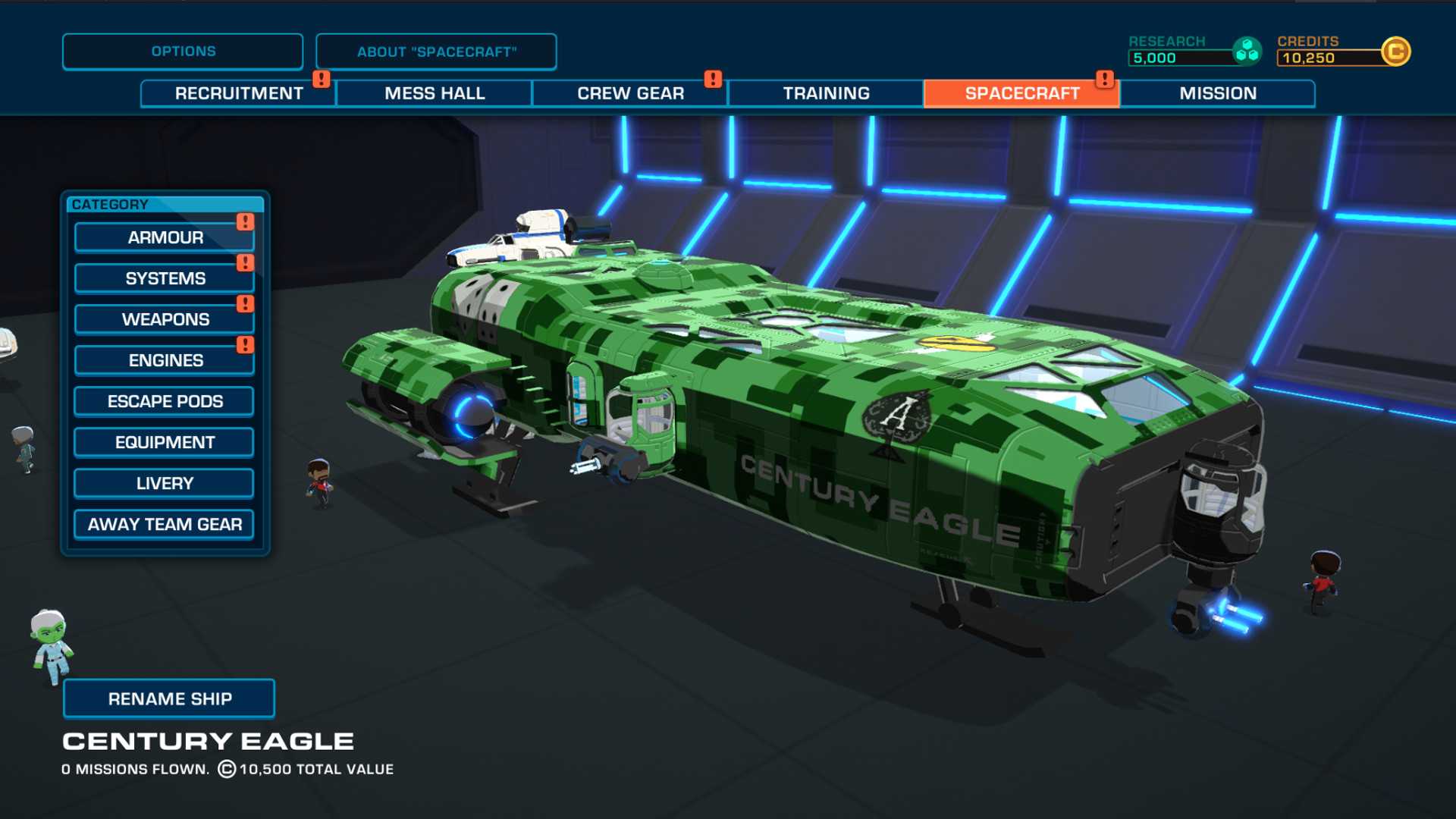The image size is (1456, 819).
Task: Click the alert badge on the Crew Gear tab
Action: coord(711,77)
